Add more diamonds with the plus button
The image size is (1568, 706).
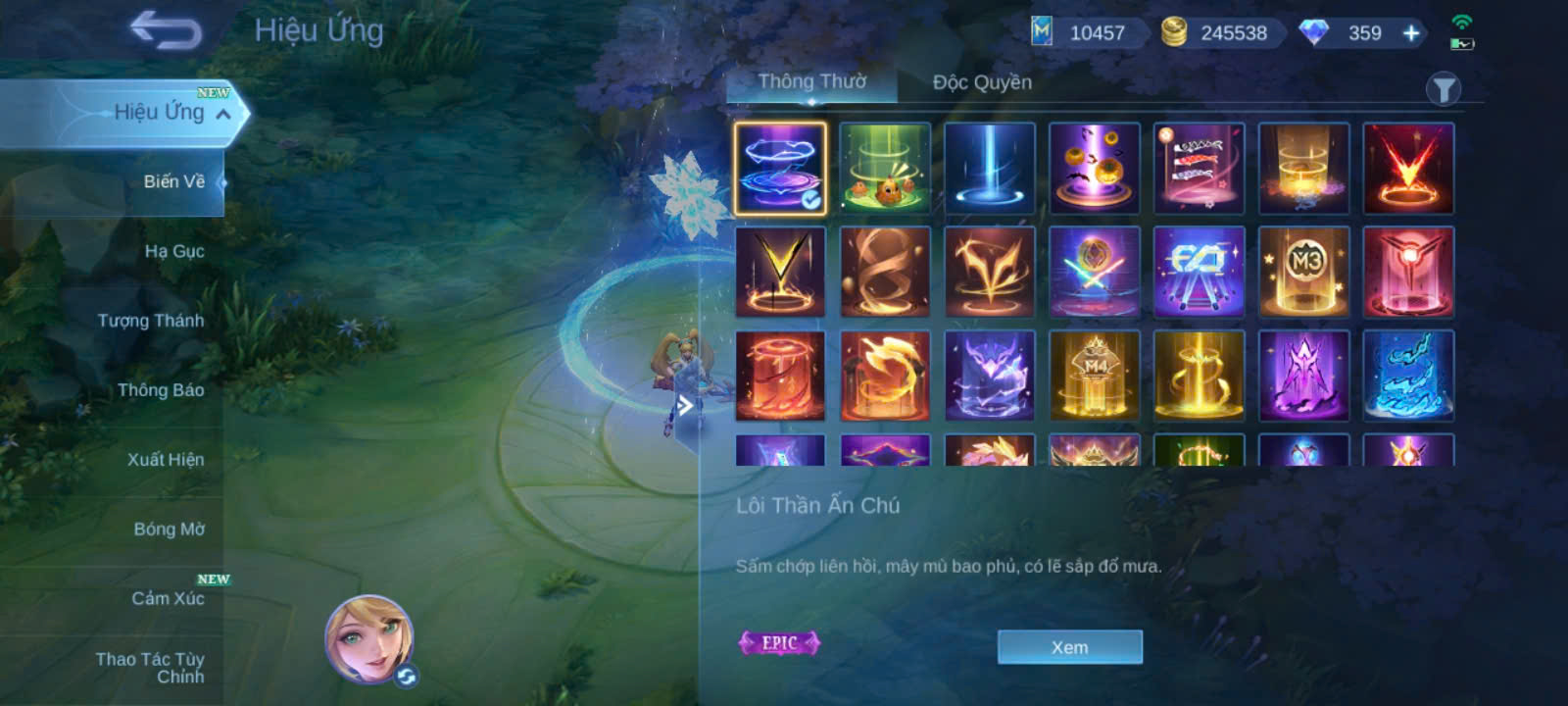tap(1411, 33)
